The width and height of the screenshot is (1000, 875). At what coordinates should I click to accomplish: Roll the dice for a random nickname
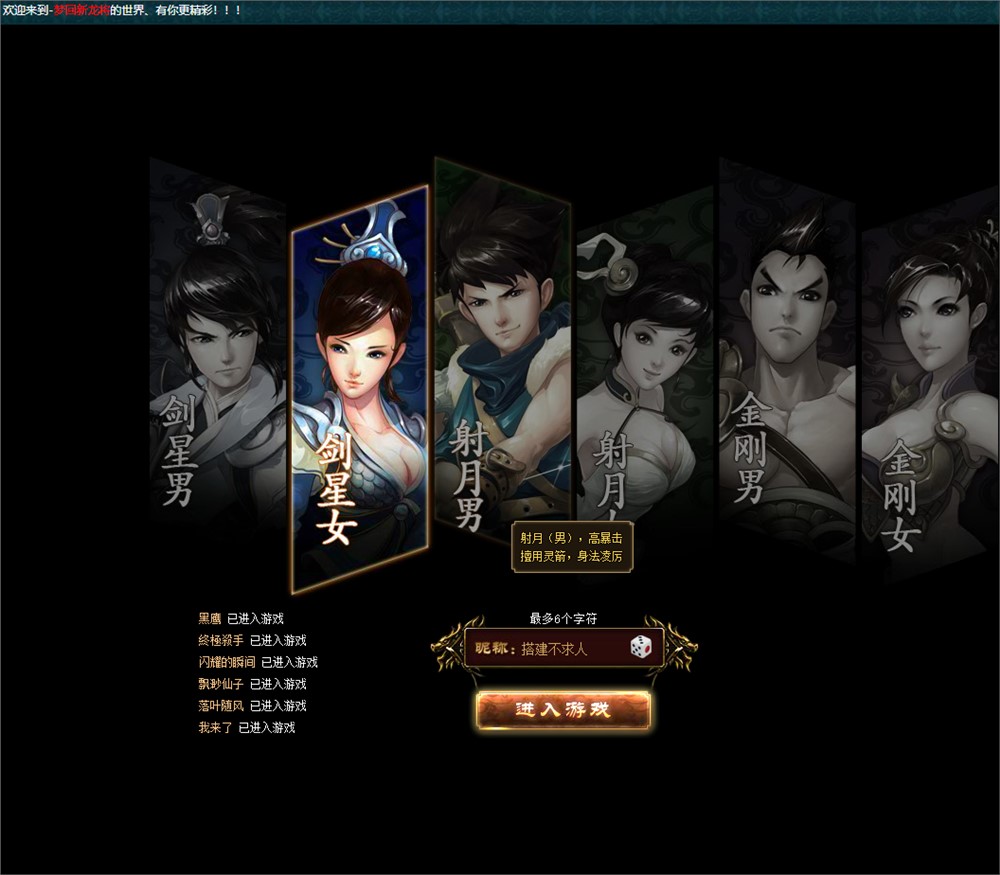(x=641, y=648)
